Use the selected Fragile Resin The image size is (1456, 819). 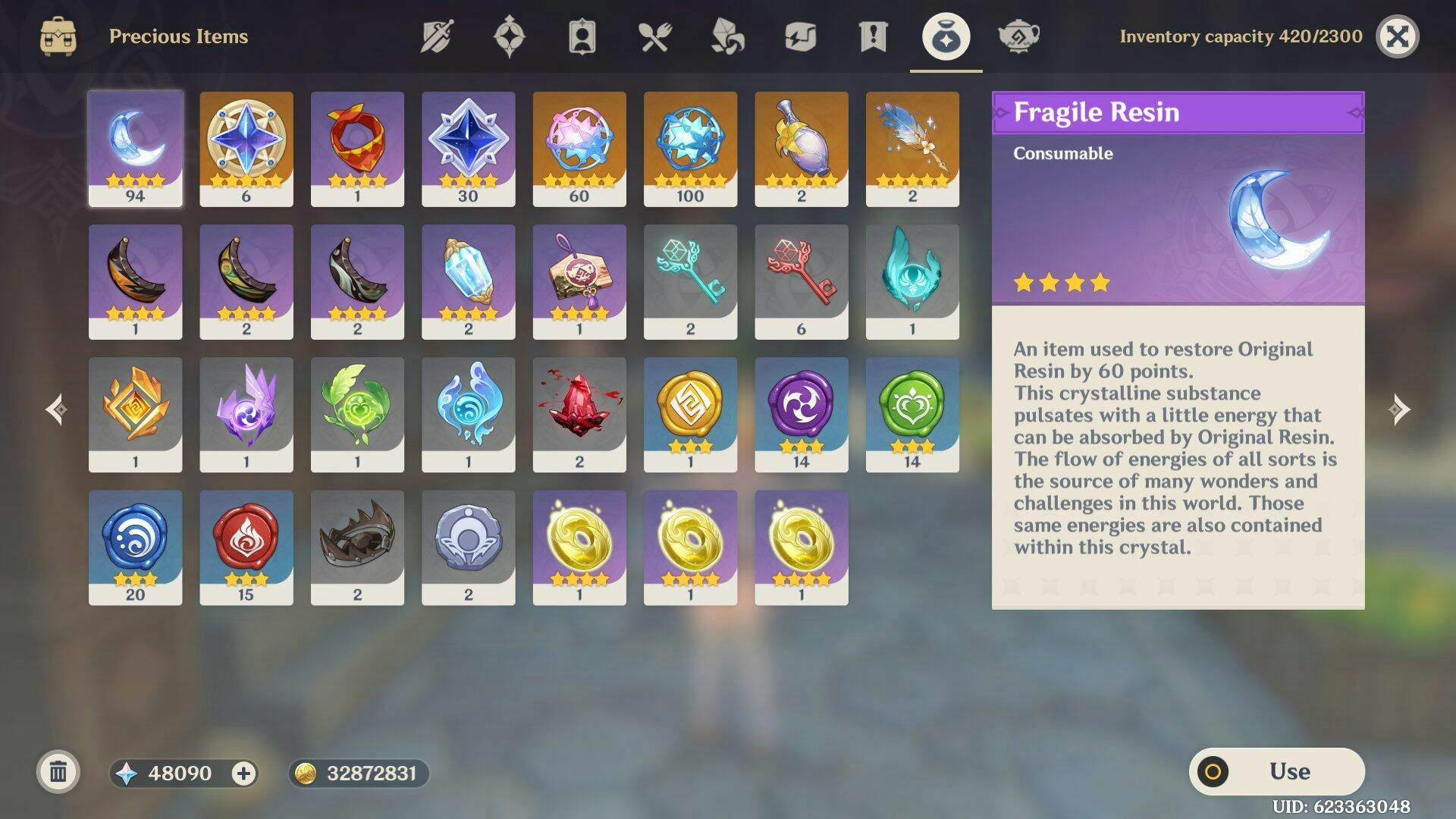(1277, 771)
